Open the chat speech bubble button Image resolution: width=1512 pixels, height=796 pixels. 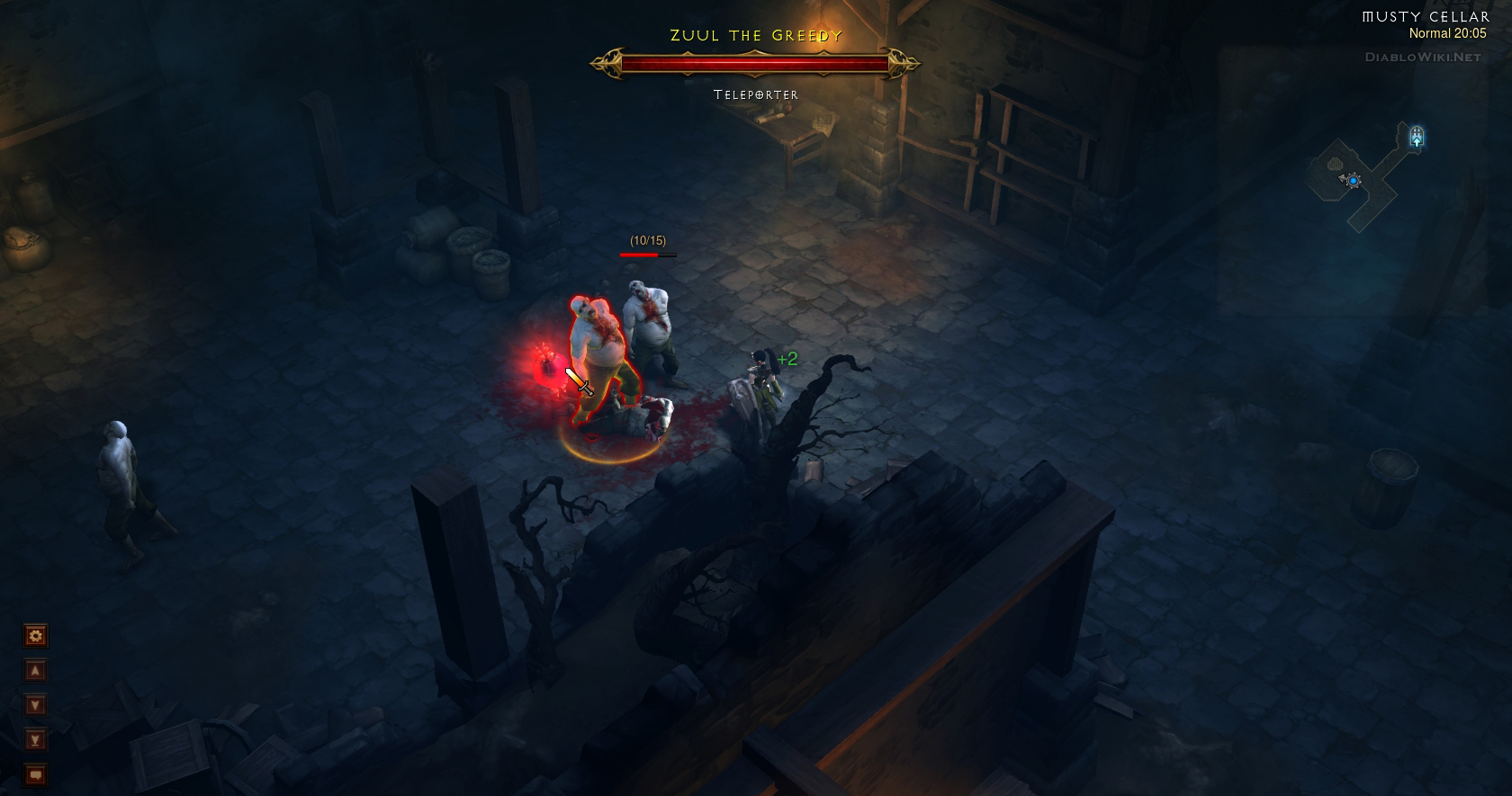click(x=35, y=774)
